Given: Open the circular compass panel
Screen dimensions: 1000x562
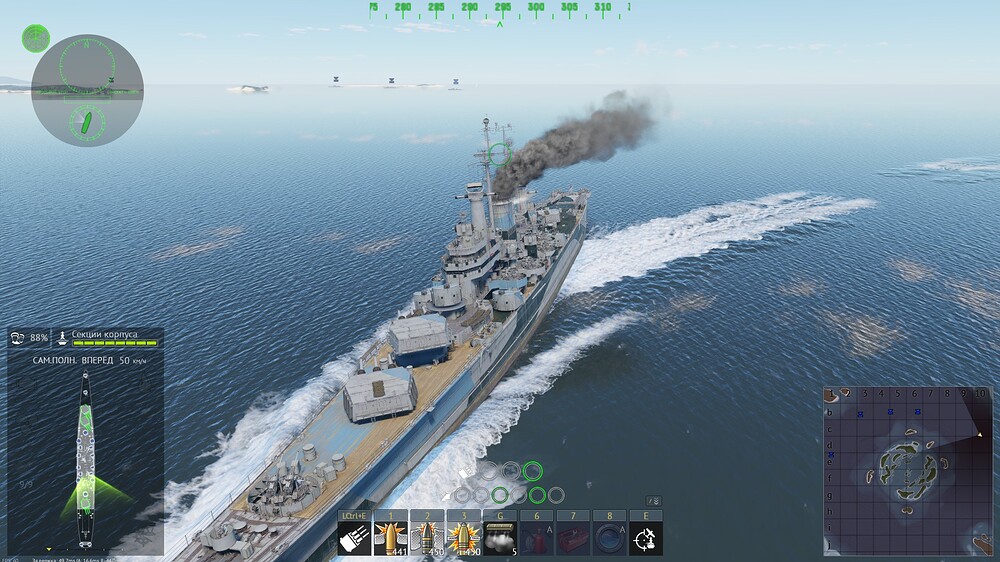Looking at the screenshot, I should (87, 90).
